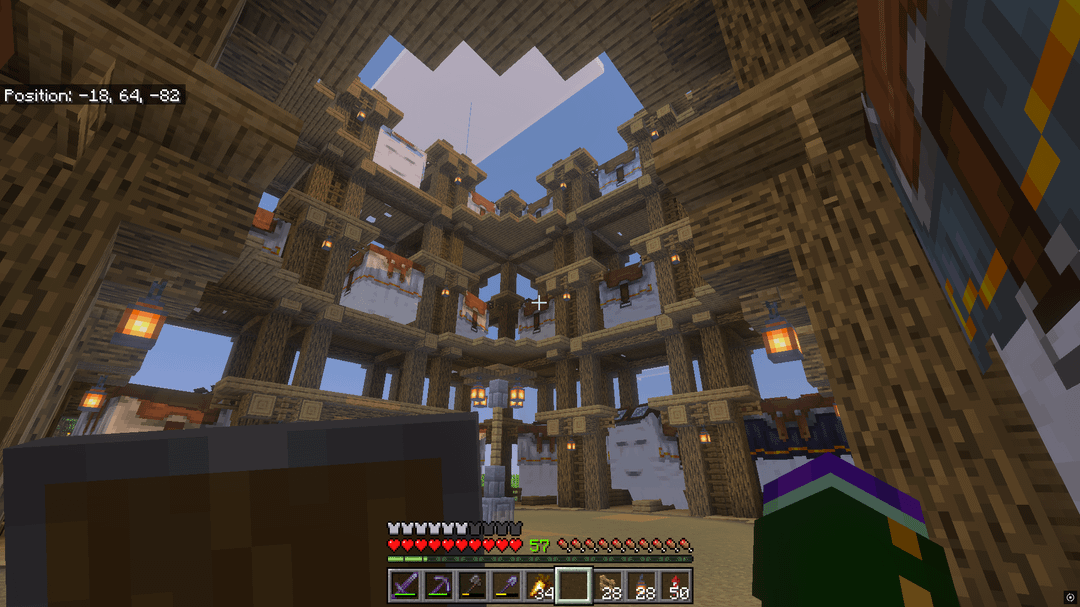Select the netherite sword hotbar slot

pos(404,585)
